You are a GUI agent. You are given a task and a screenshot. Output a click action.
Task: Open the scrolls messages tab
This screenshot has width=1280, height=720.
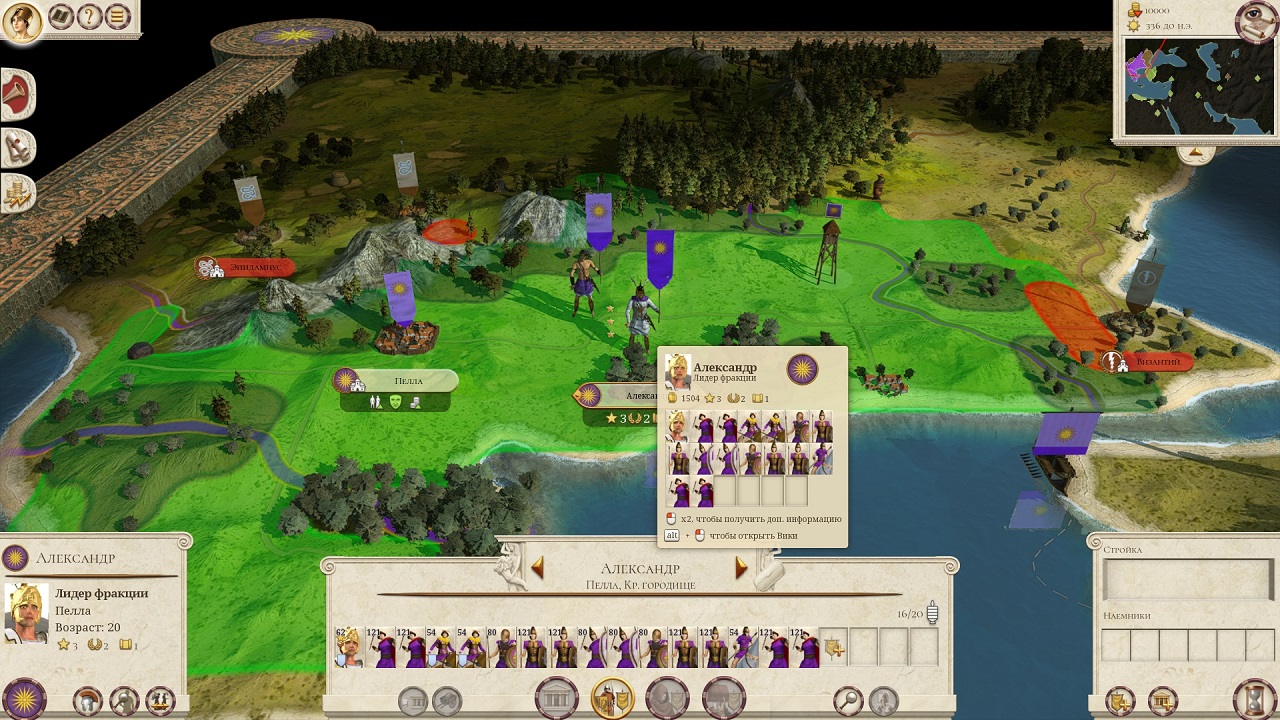(x=17, y=148)
